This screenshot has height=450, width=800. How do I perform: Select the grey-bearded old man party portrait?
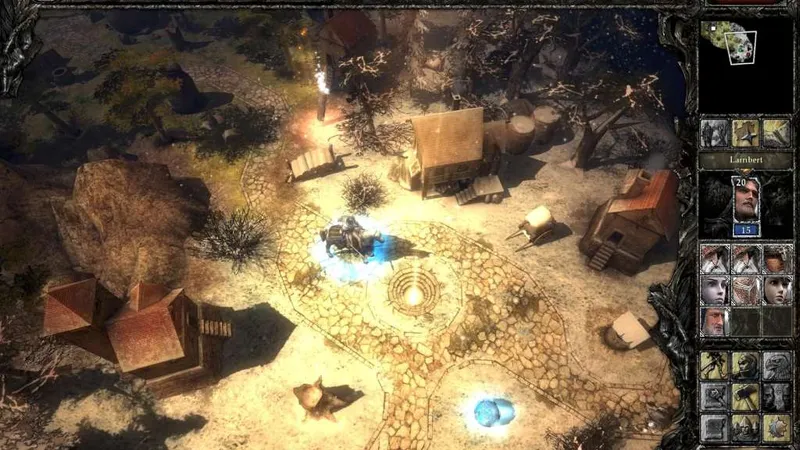tap(714, 321)
